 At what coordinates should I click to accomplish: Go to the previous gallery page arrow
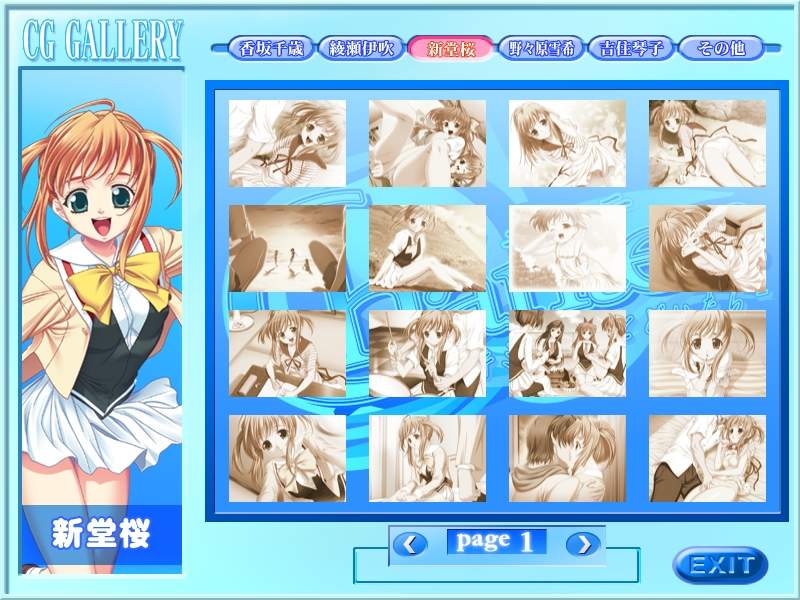pyautogui.click(x=410, y=543)
